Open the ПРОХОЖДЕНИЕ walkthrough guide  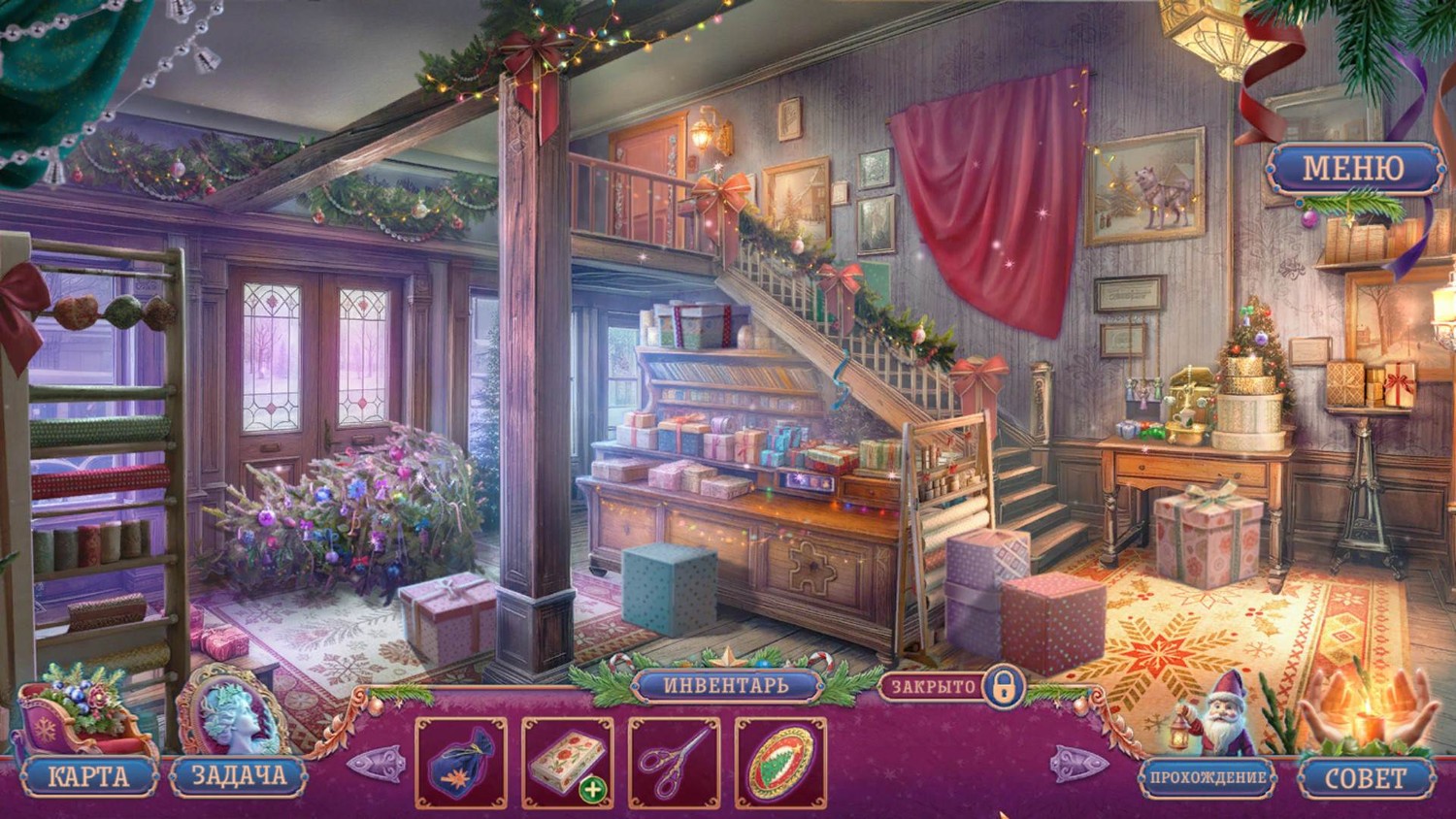click(x=1208, y=777)
